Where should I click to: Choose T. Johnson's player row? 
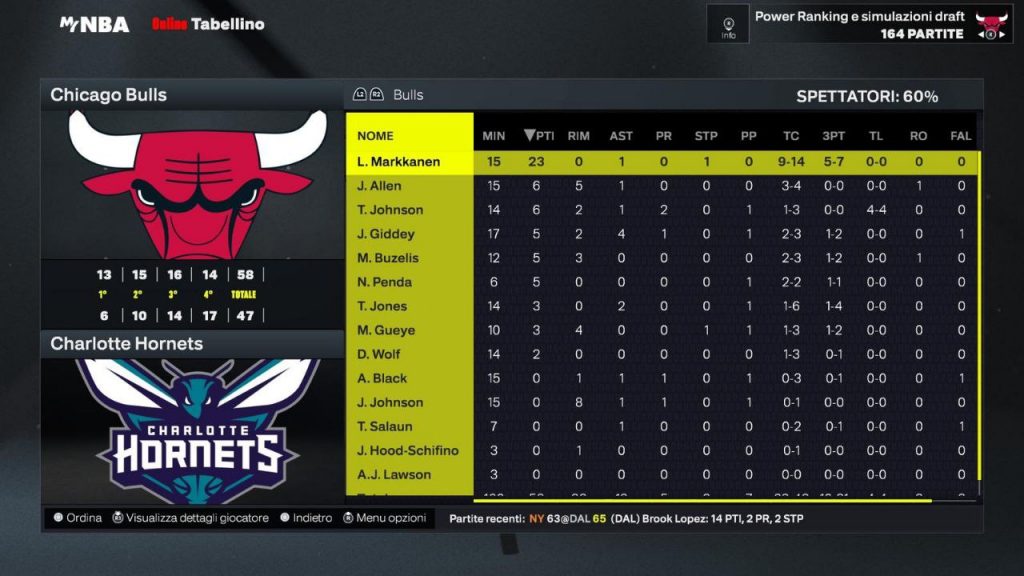click(x=390, y=210)
